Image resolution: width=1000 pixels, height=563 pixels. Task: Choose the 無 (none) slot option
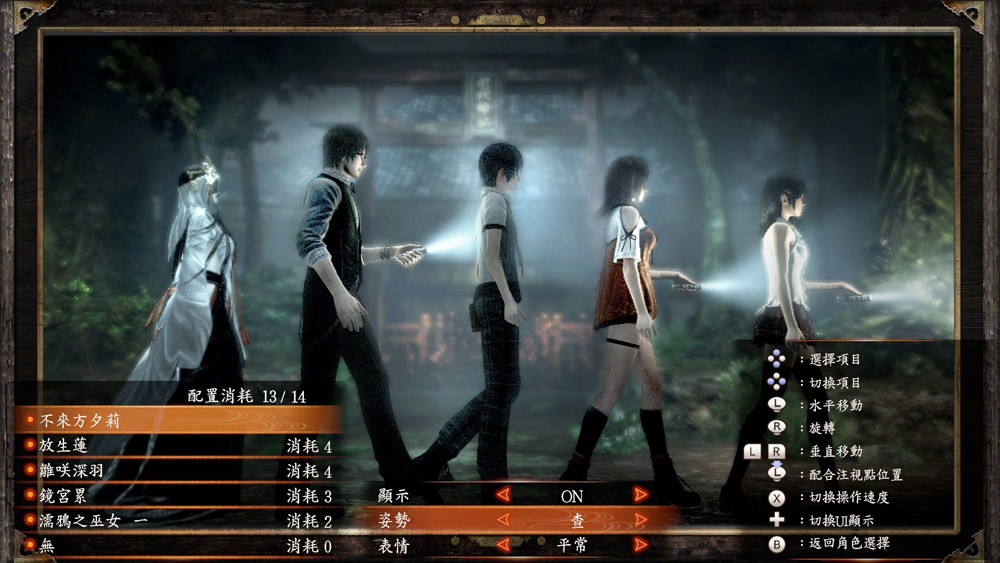(180, 546)
